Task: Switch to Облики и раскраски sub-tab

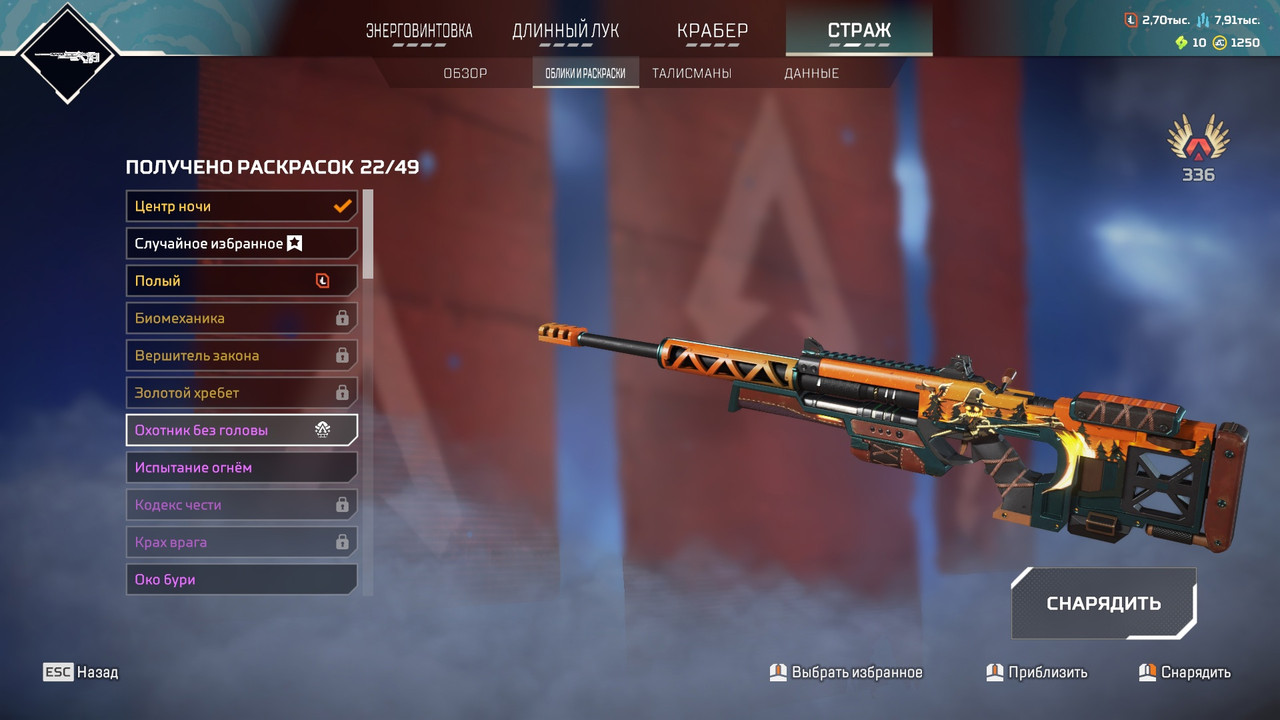Action: 585,73
